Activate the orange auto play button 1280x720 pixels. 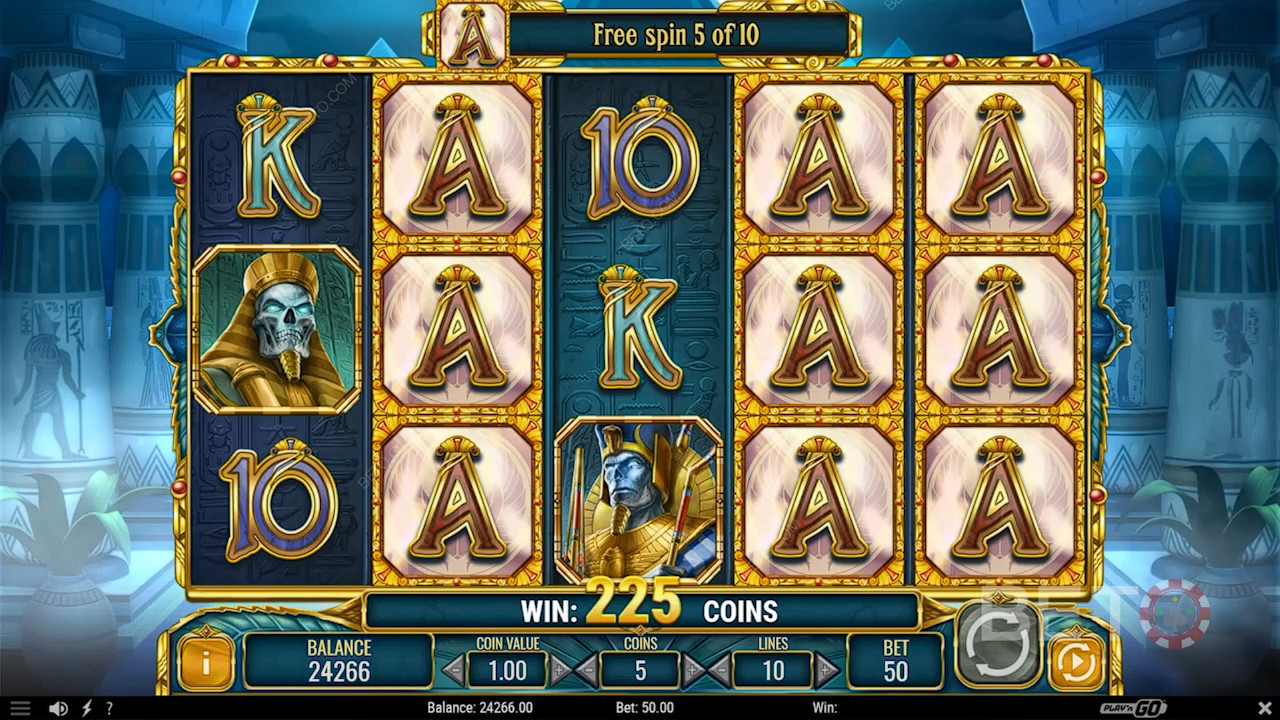pos(1075,662)
